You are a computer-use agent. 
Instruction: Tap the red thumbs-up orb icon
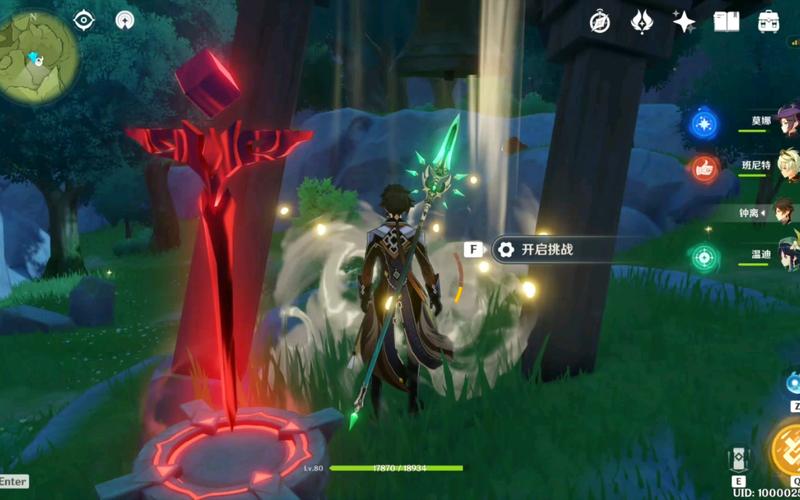(x=704, y=168)
